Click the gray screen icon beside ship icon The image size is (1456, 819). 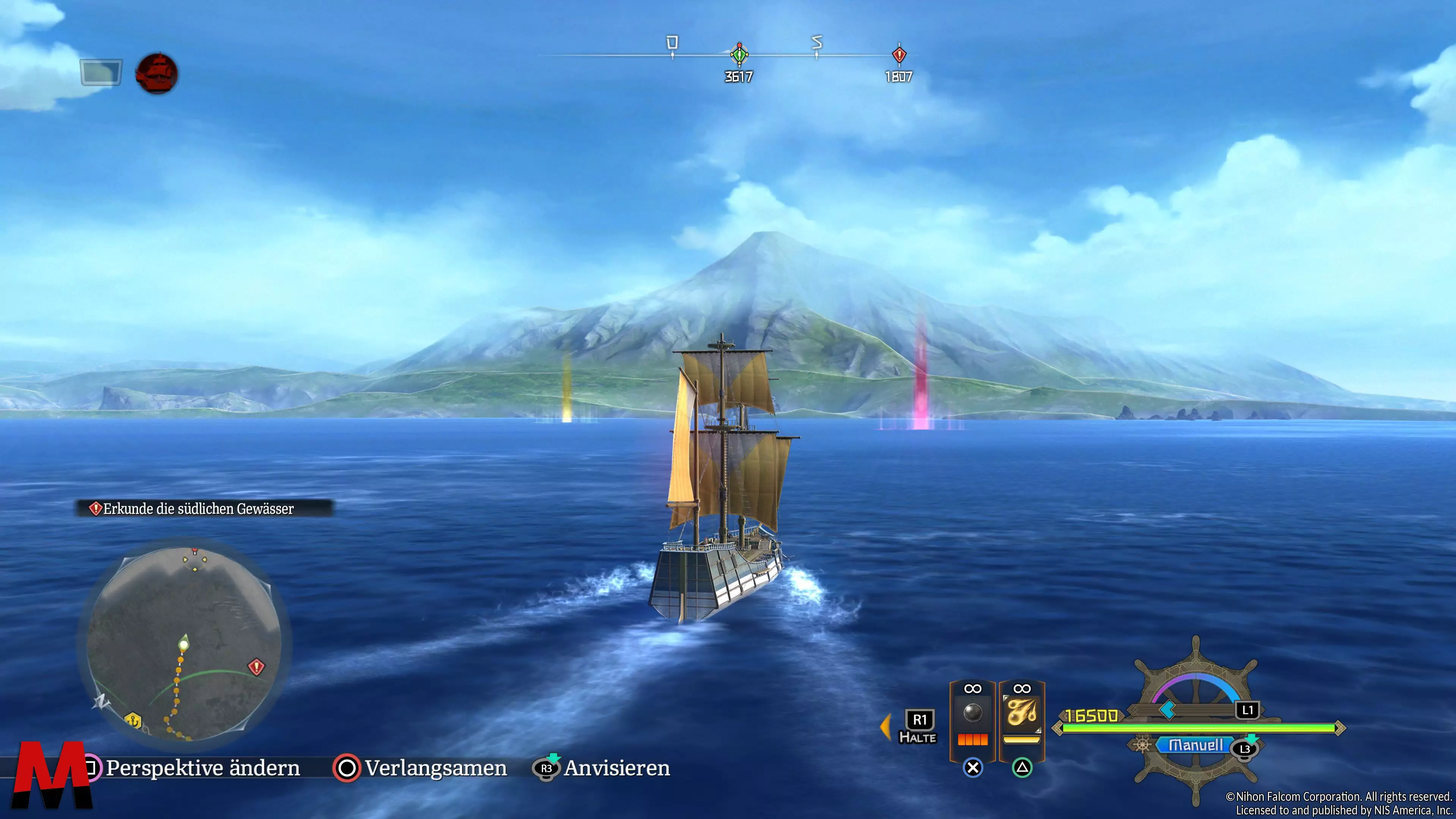click(100, 72)
